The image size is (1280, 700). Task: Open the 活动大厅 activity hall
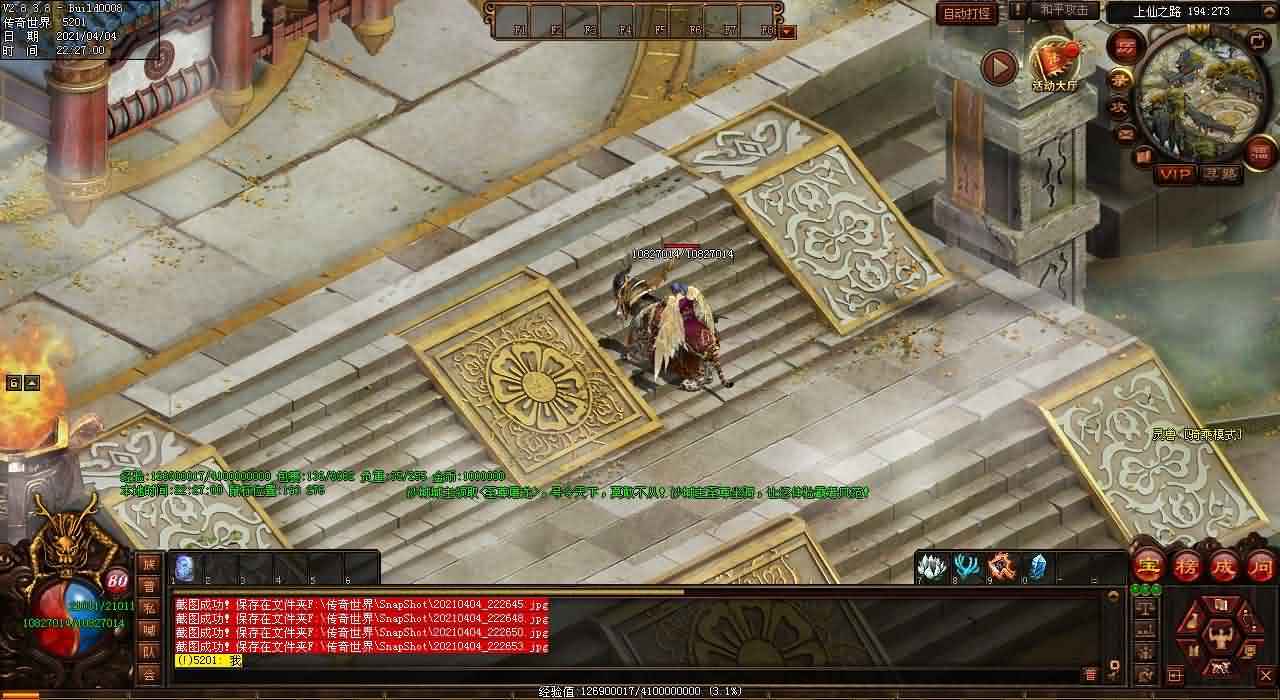coord(1054,64)
